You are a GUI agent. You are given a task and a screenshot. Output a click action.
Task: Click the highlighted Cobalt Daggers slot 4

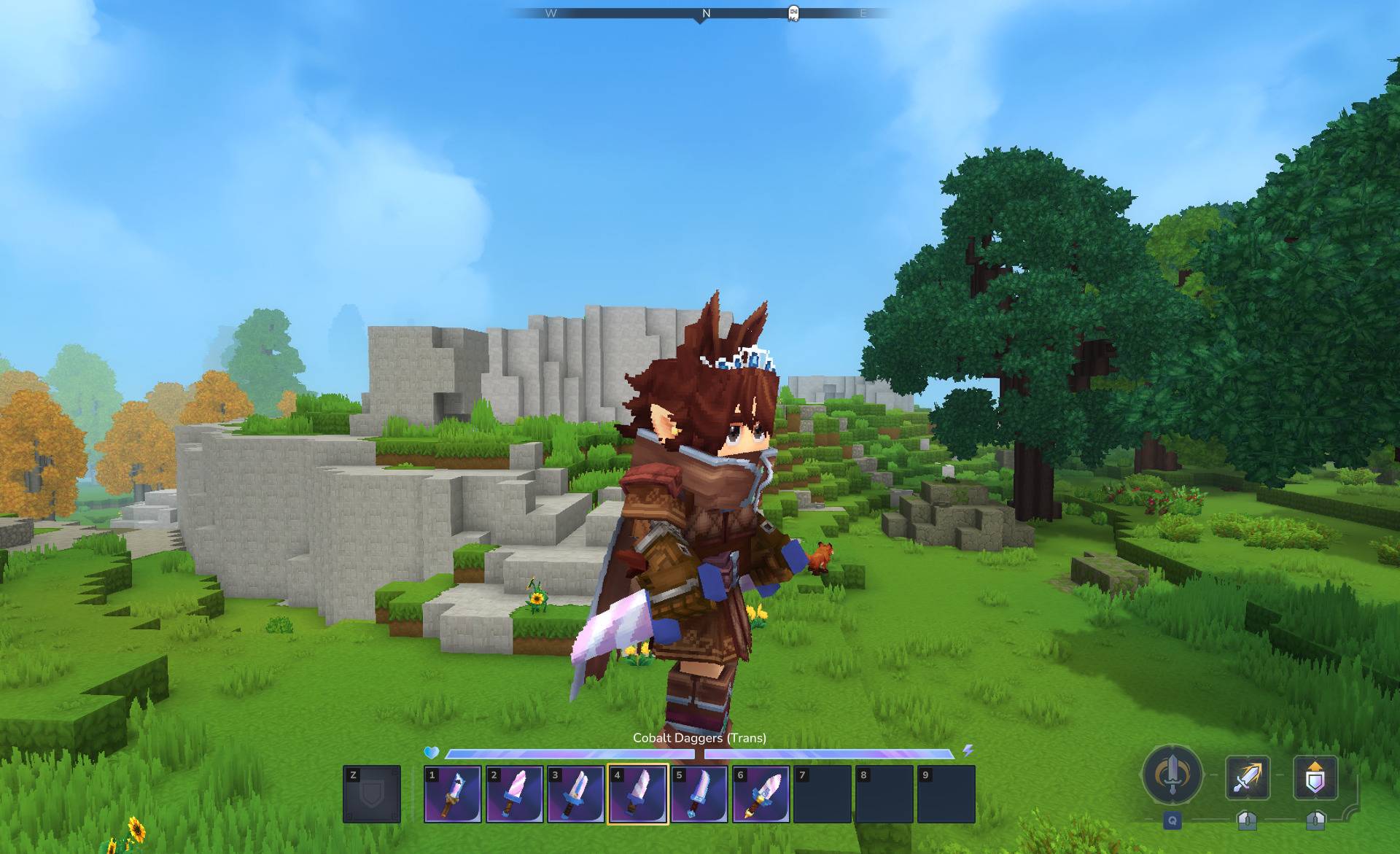637,794
